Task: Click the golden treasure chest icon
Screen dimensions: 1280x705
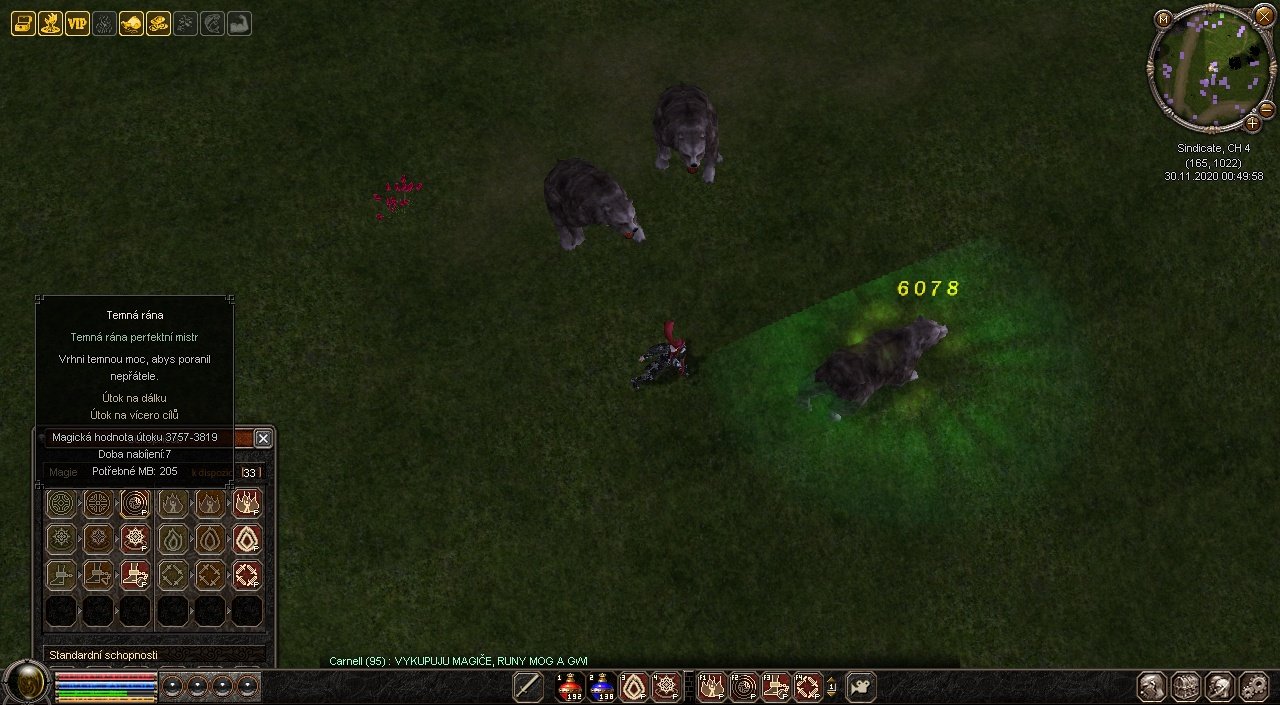Action: point(23,24)
